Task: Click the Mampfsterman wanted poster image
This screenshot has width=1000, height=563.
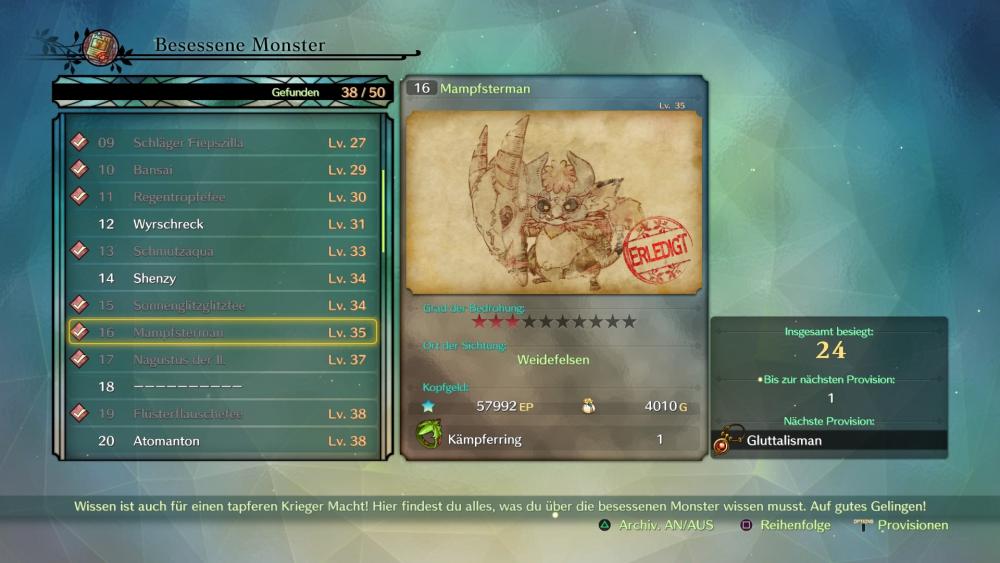Action: (554, 202)
